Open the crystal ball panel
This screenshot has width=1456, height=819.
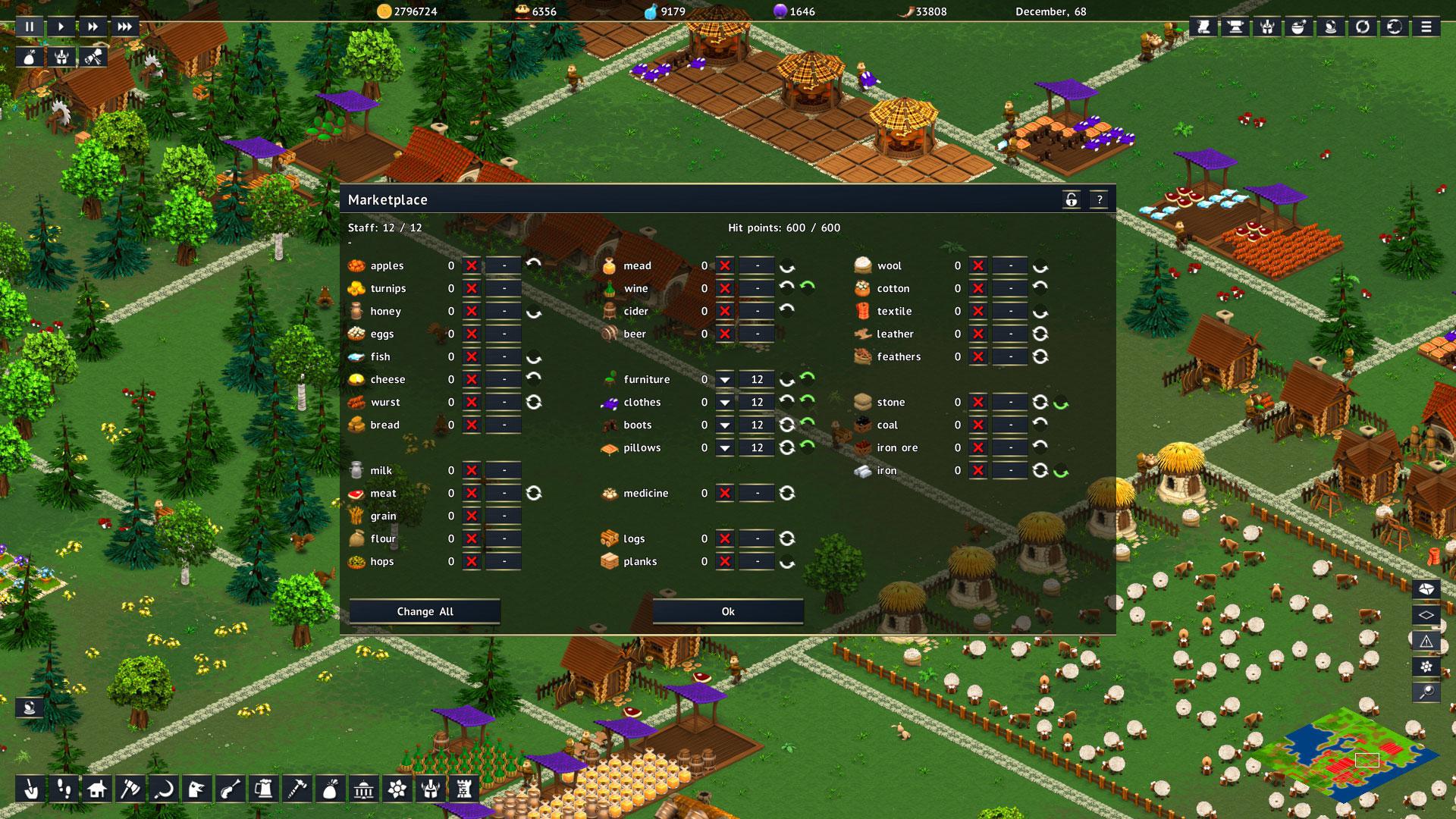click(1332, 27)
